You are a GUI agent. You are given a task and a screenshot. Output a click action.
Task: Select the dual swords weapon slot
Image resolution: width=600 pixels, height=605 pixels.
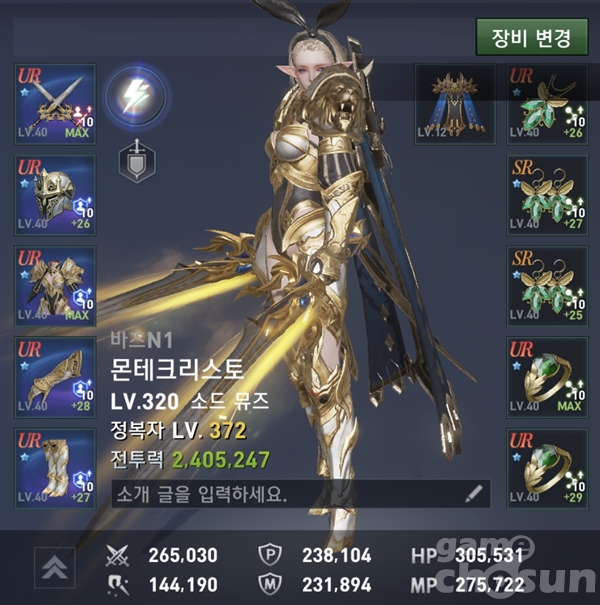tap(55, 105)
